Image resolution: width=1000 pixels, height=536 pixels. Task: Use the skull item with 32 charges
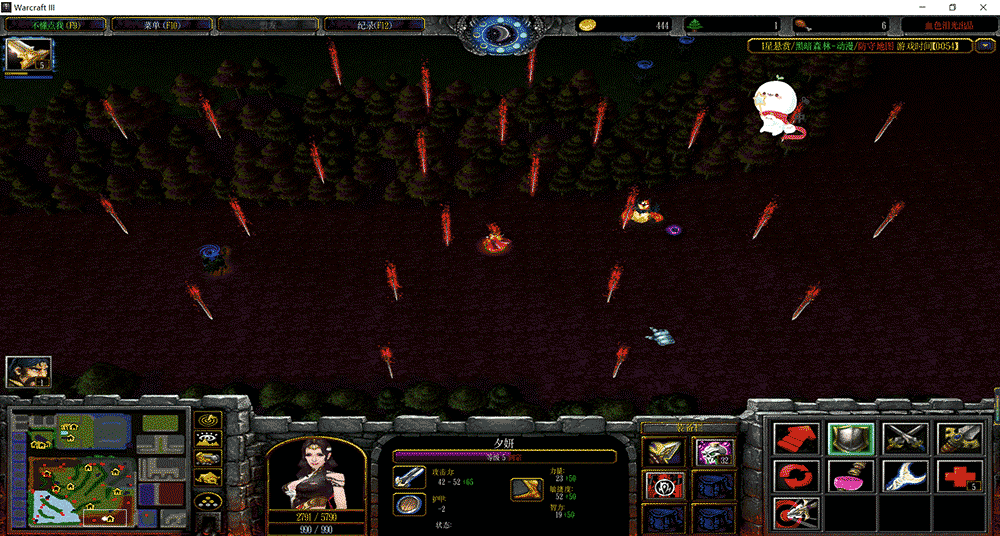714,452
